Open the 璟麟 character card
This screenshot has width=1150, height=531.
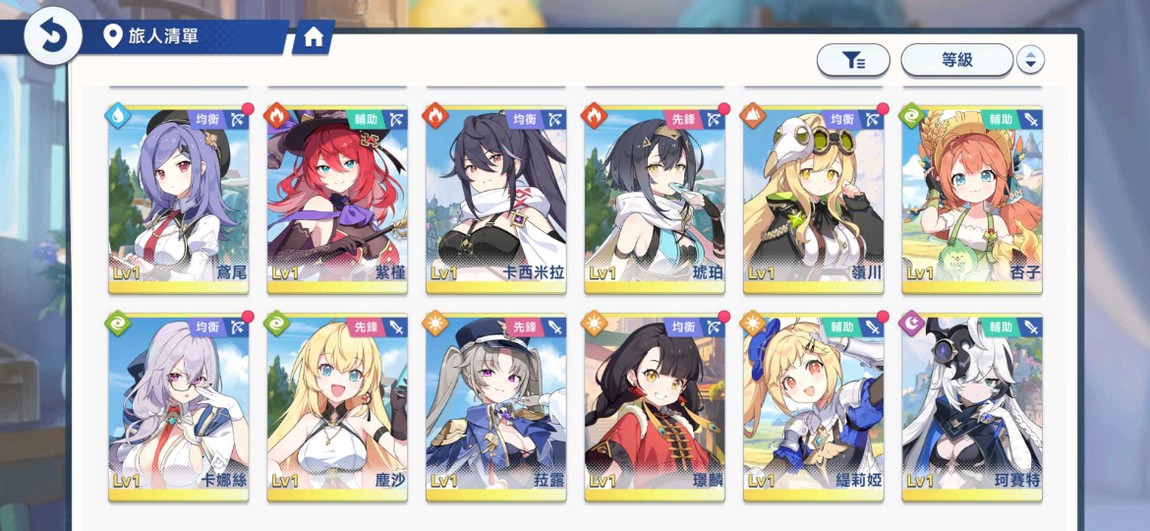(x=655, y=406)
